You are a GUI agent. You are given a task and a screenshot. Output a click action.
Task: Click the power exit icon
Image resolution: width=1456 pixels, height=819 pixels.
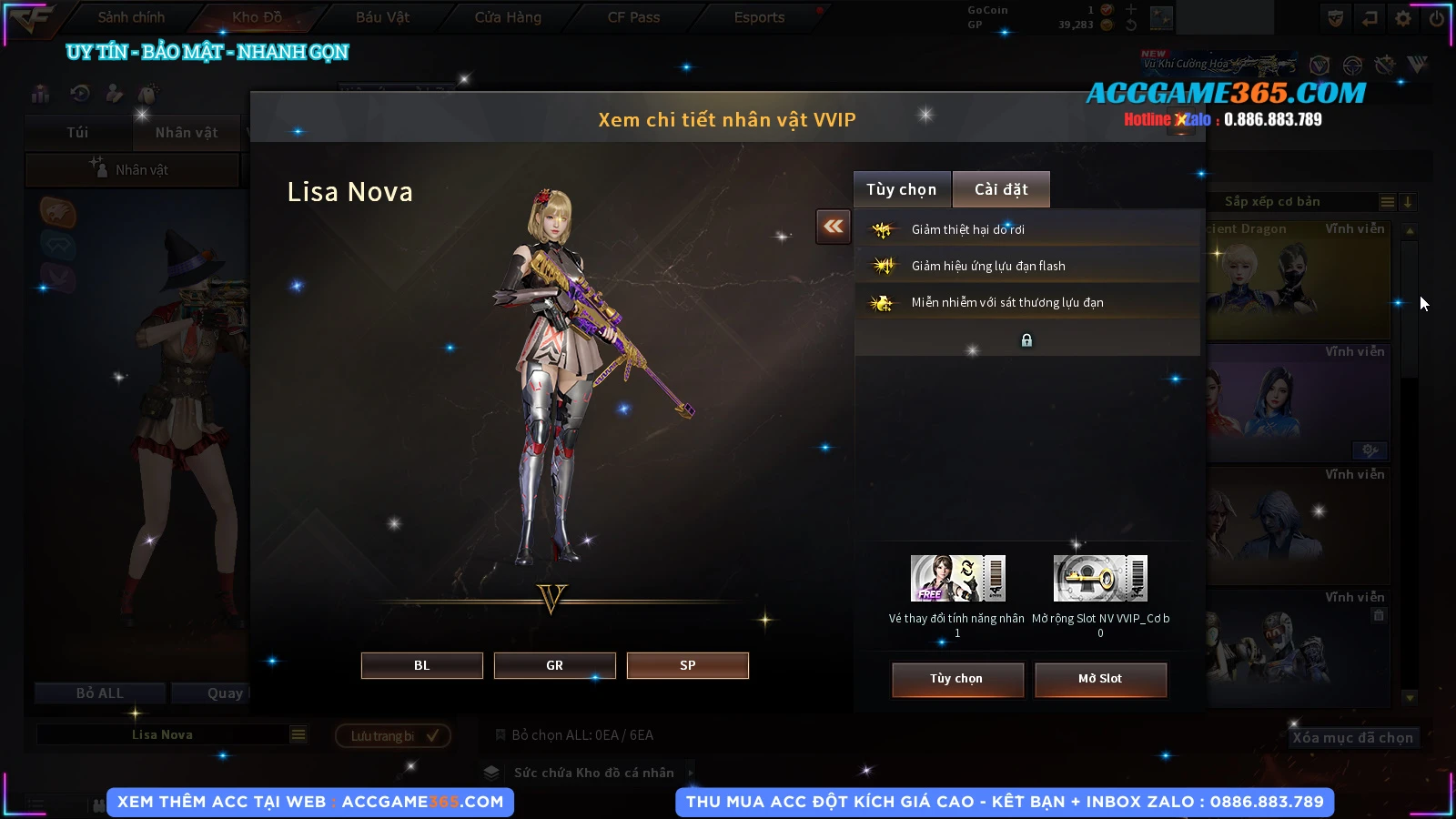coord(1437,17)
